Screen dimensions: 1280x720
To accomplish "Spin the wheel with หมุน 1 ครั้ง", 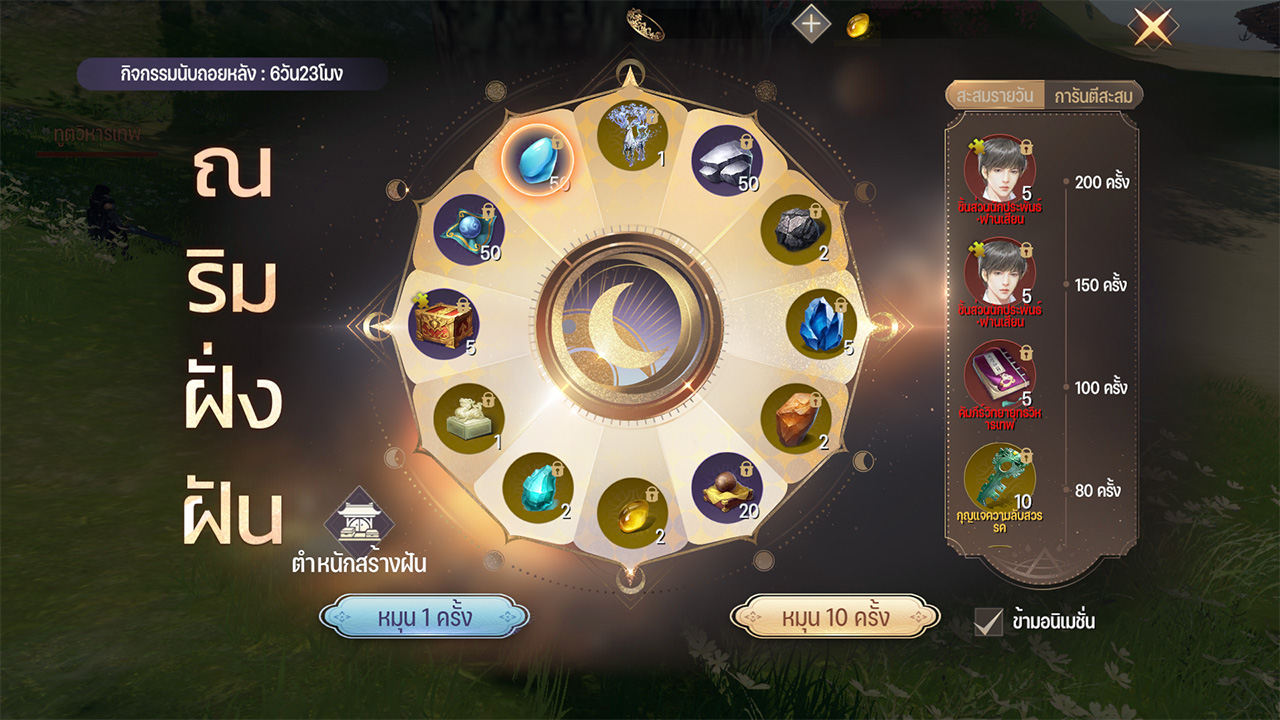I will 424,617.
